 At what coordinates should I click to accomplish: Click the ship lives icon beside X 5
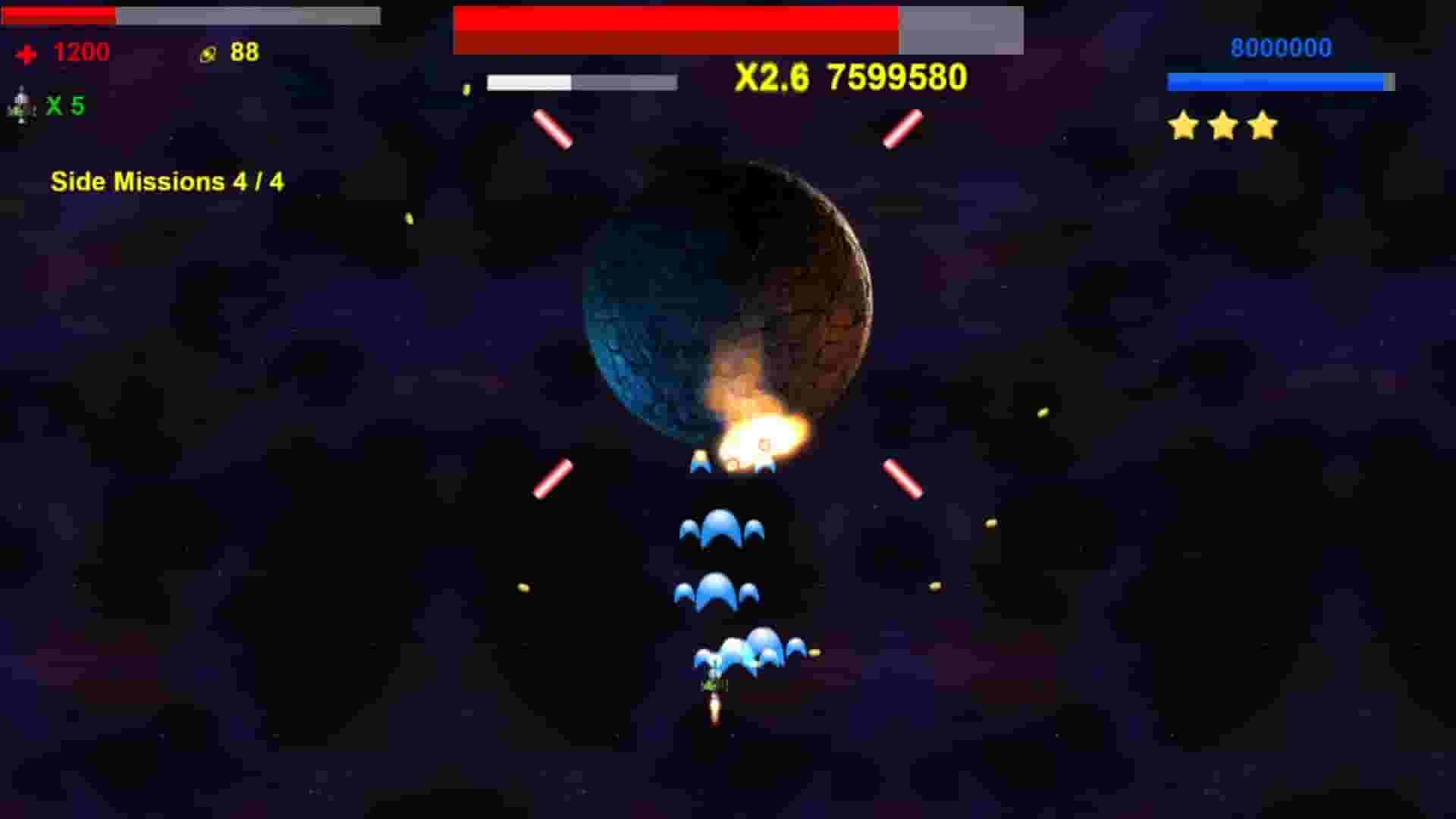point(19,102)
